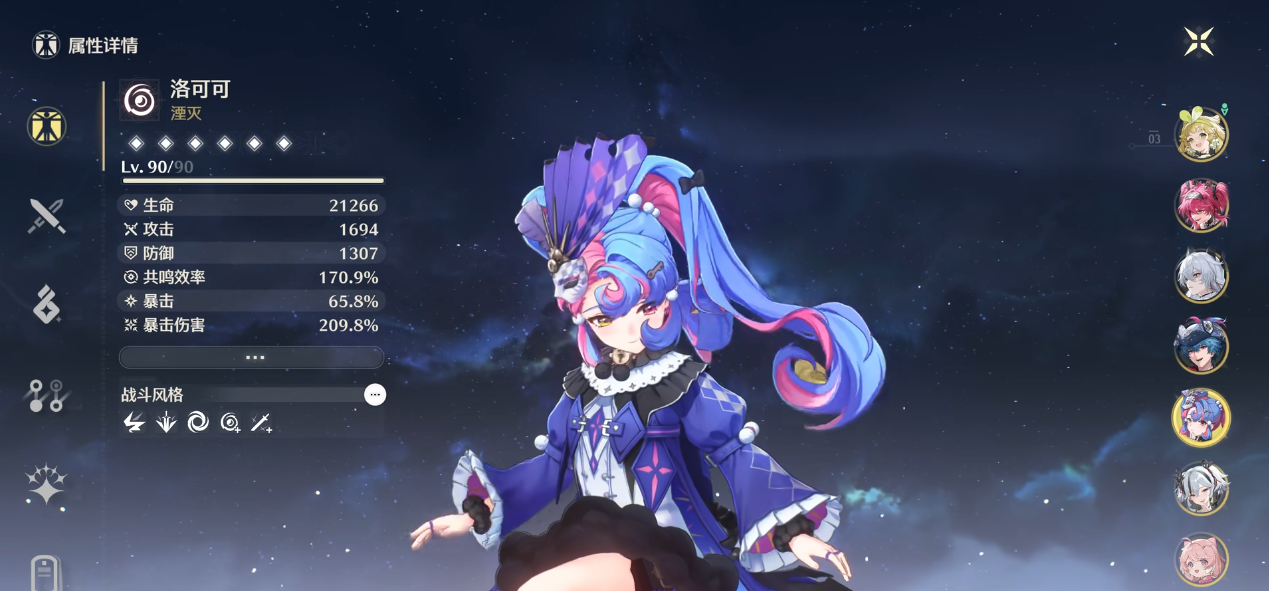Select the connected nodes skill tree tab
The image size is (1269, 591).
click(x=46, y=396)
